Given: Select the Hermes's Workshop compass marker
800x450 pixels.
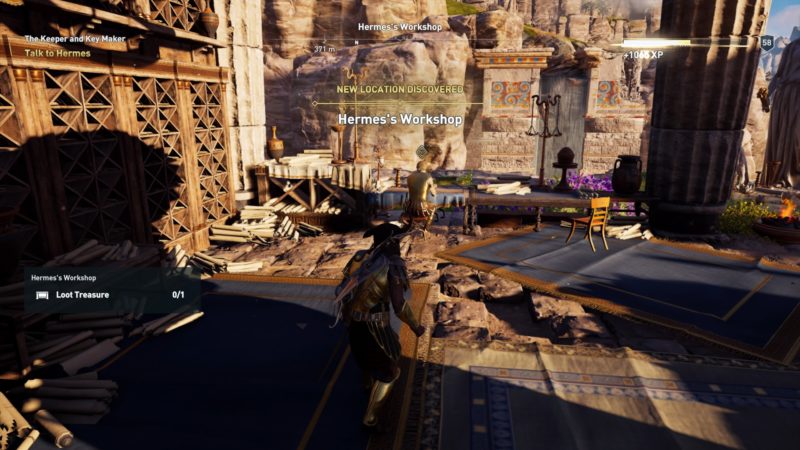Looking at the screenshot, I should 399,28.
